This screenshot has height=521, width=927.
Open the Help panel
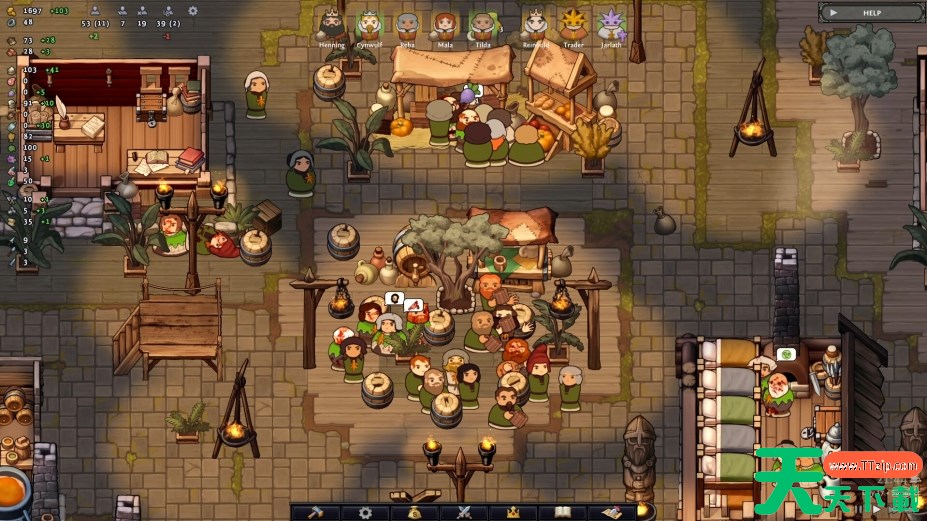coord(872,13)
